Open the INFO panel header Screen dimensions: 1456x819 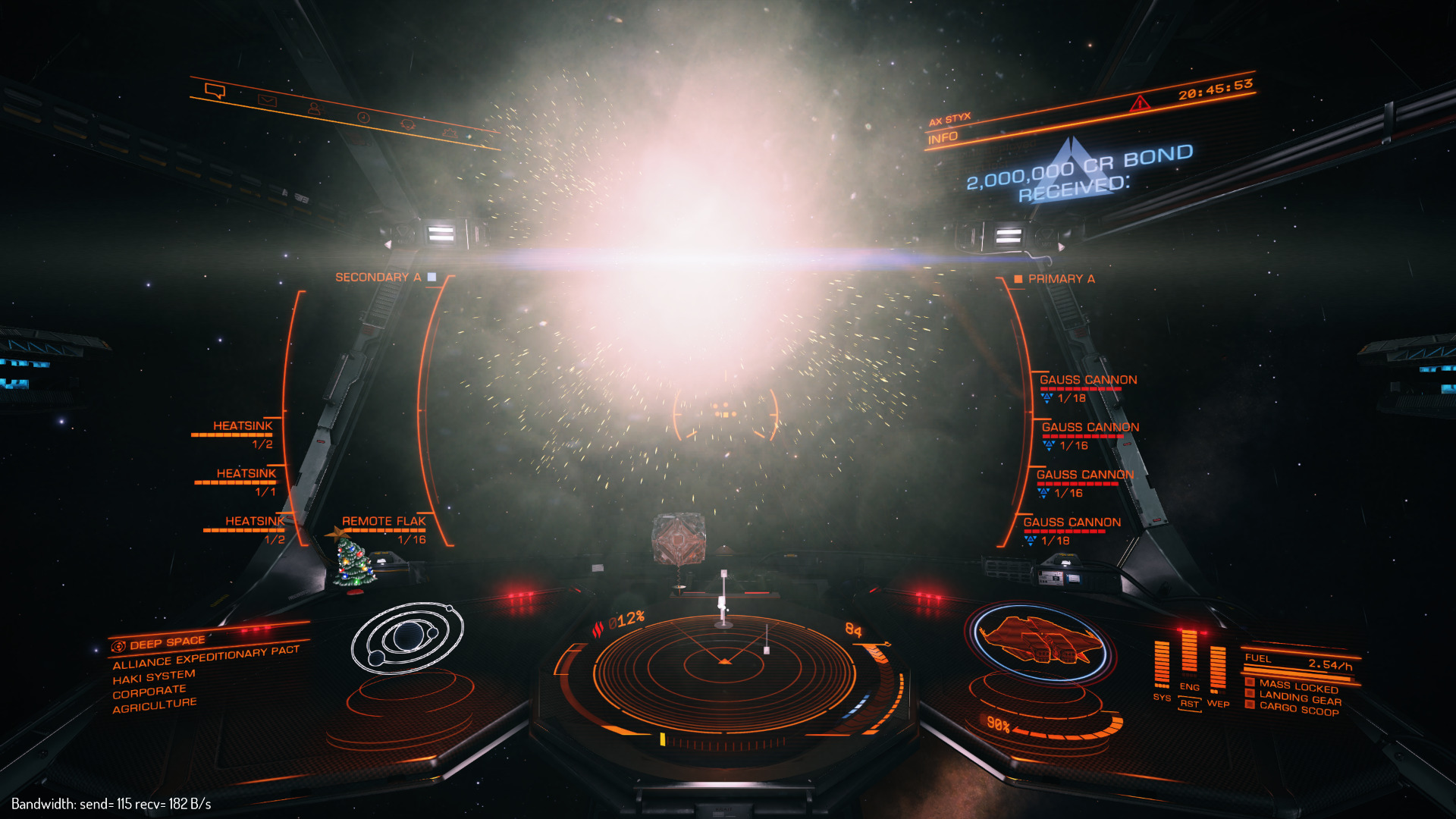pos(943,138)
